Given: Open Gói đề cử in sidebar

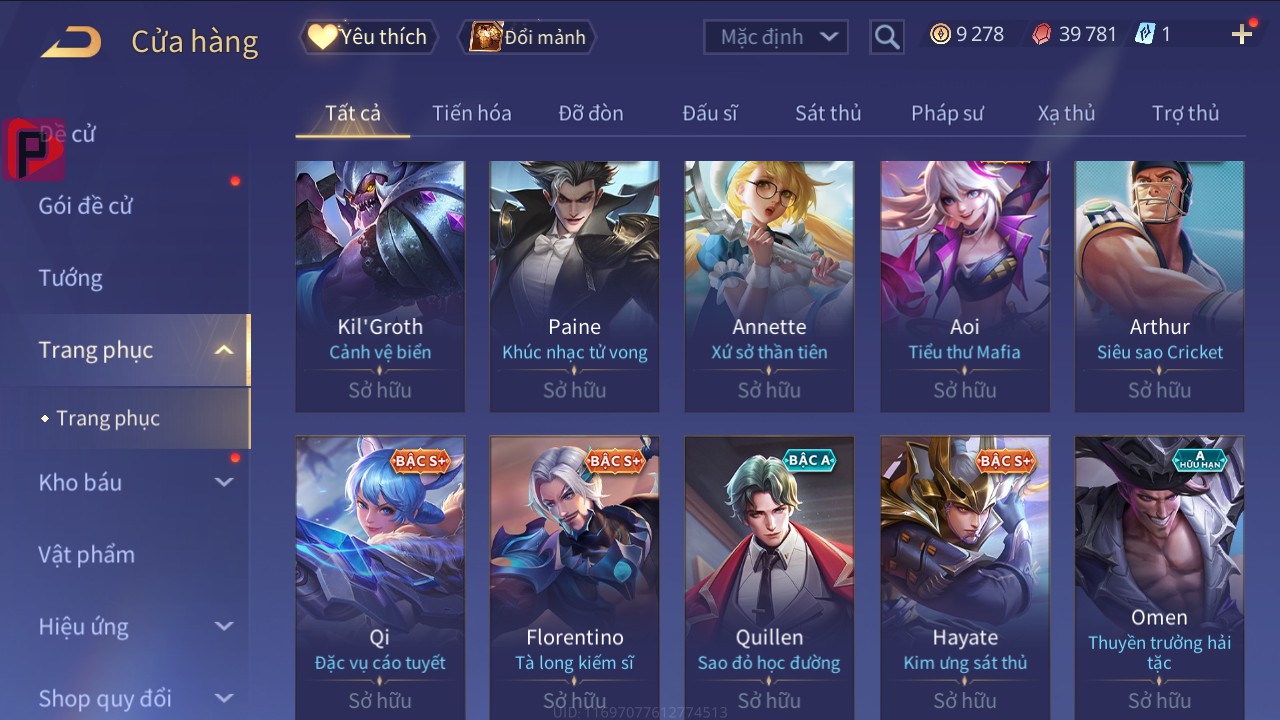Looking at the screenshot, I should pos(86,206).
